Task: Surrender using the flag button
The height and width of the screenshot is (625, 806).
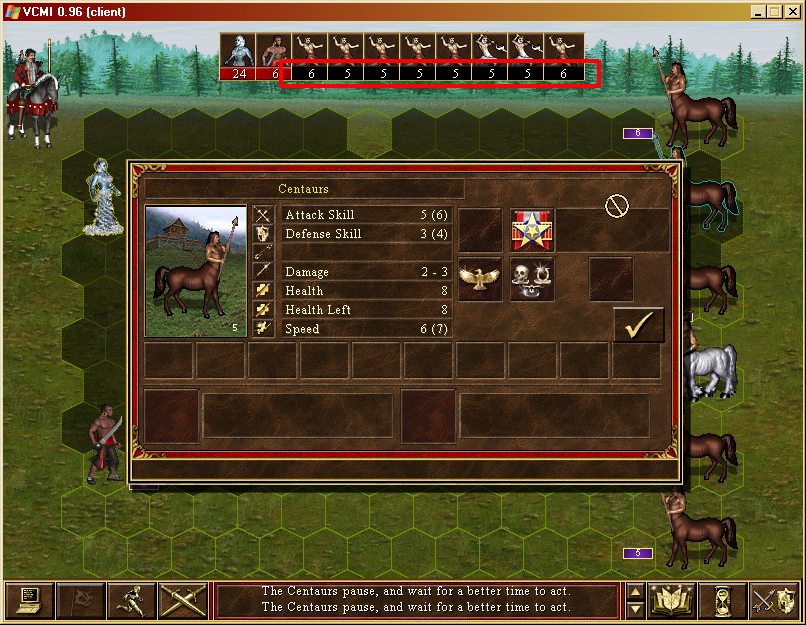Action: (81, 600)
